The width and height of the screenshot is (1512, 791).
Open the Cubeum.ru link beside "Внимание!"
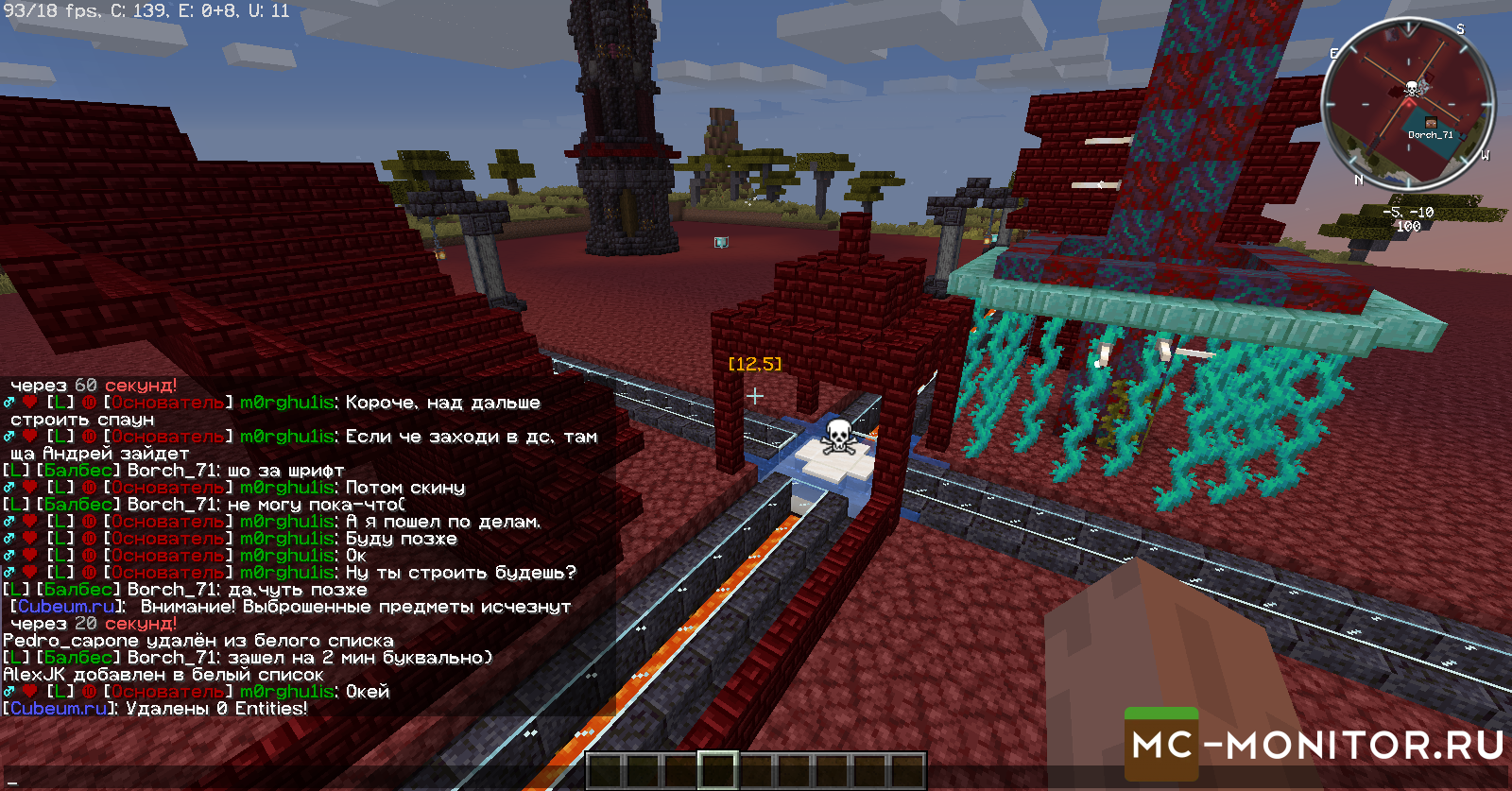click(x=66, y=606)
